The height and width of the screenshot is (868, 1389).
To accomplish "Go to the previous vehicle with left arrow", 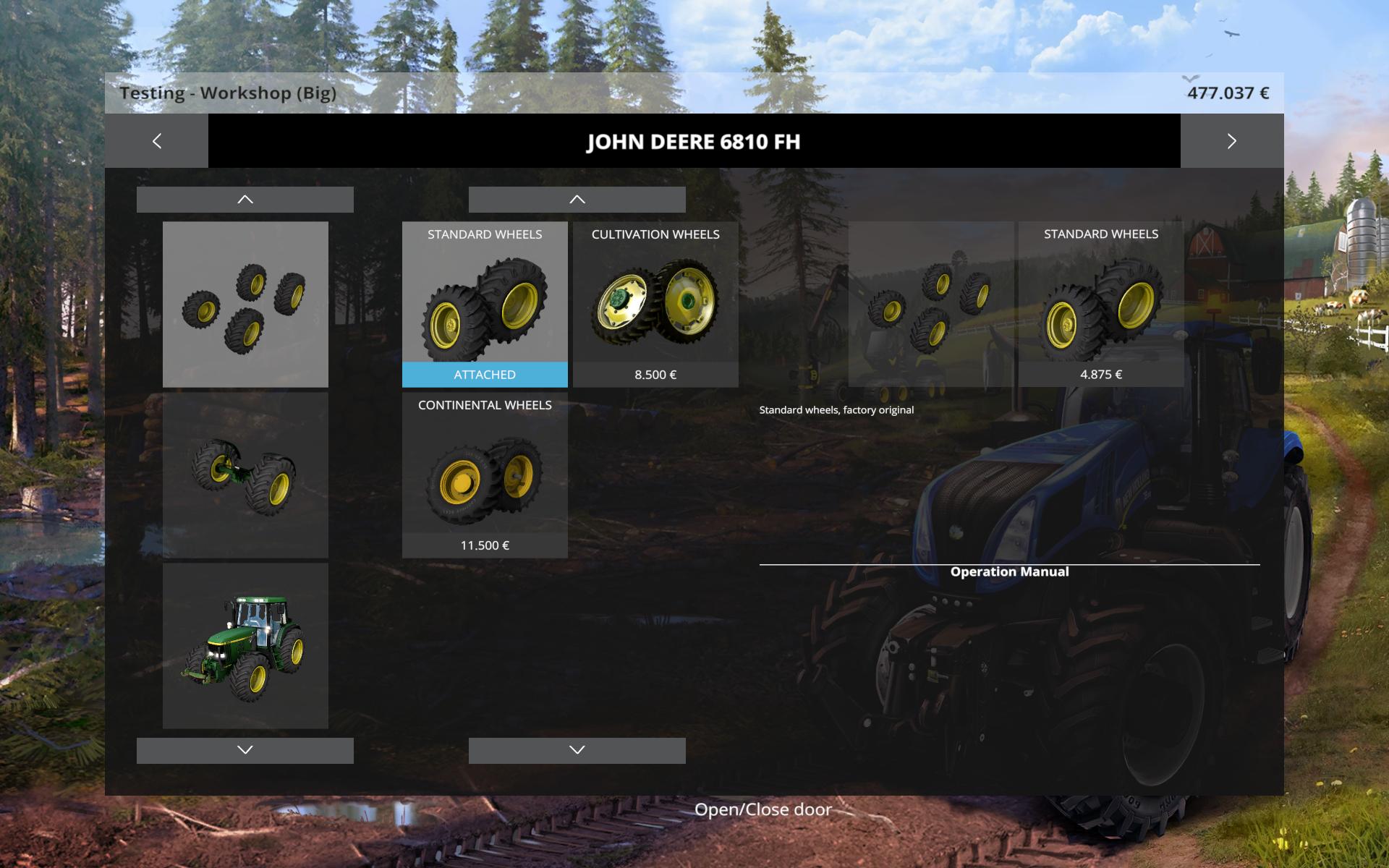I will tap(157, 141).
